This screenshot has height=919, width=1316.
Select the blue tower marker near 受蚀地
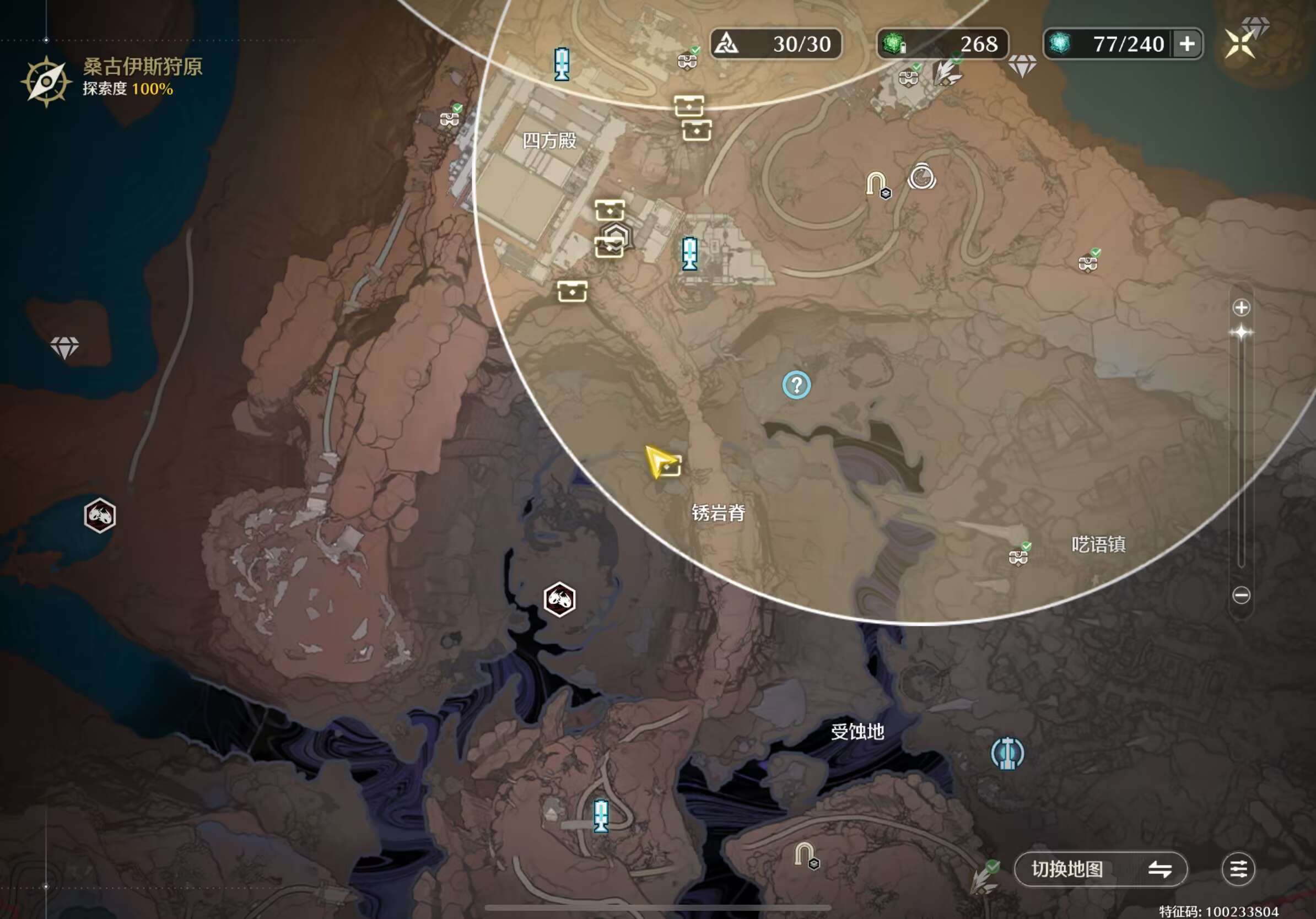point(1007,753)
